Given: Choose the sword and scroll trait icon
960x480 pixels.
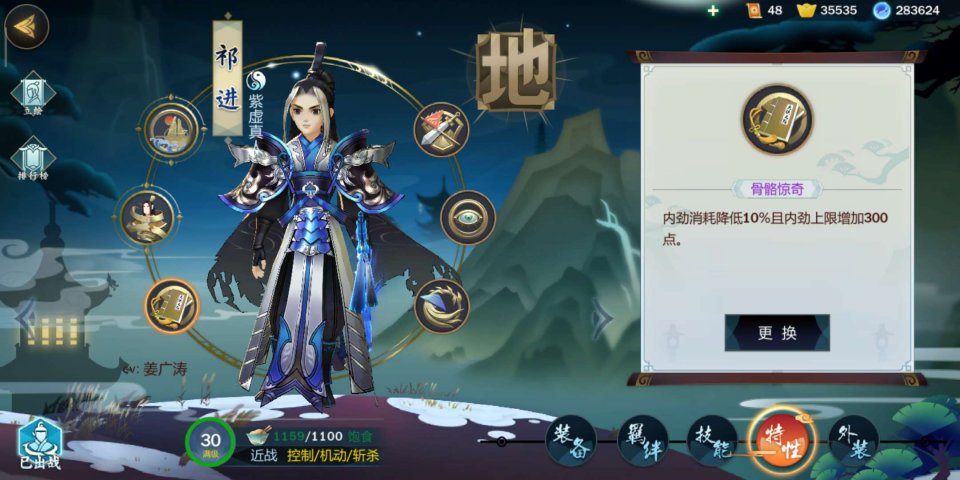Looking at the screenshot, I should click(442, 130).
